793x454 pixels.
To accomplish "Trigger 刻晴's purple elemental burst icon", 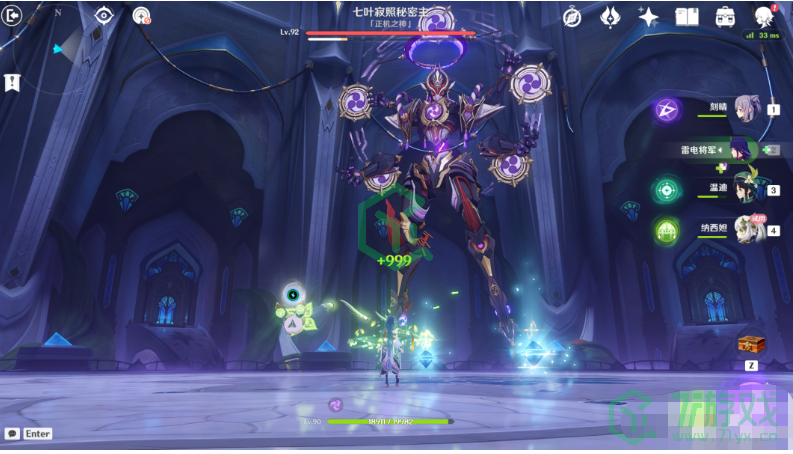I will click(666, 110).
